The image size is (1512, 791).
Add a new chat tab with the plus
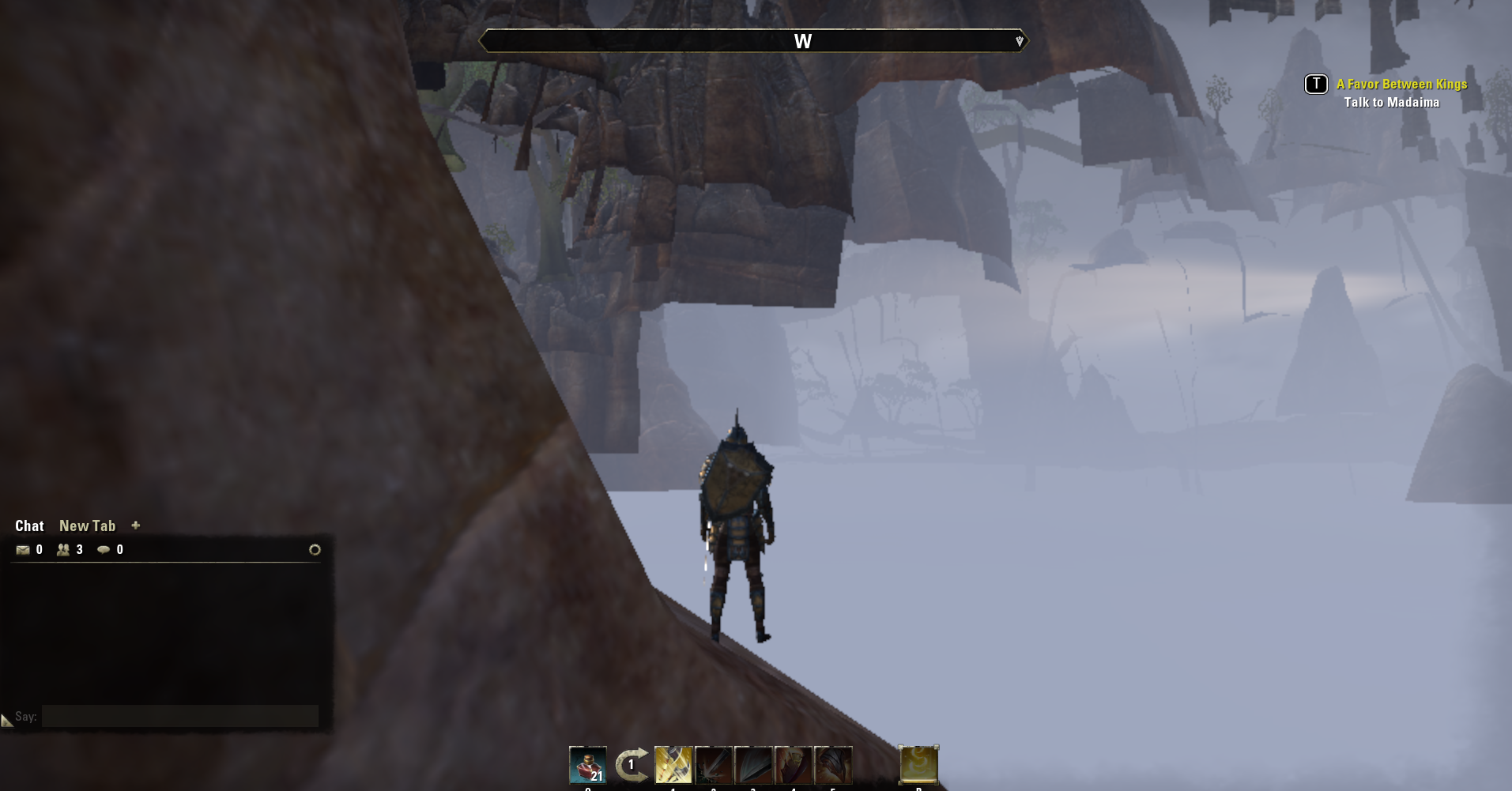click(136, 525)
